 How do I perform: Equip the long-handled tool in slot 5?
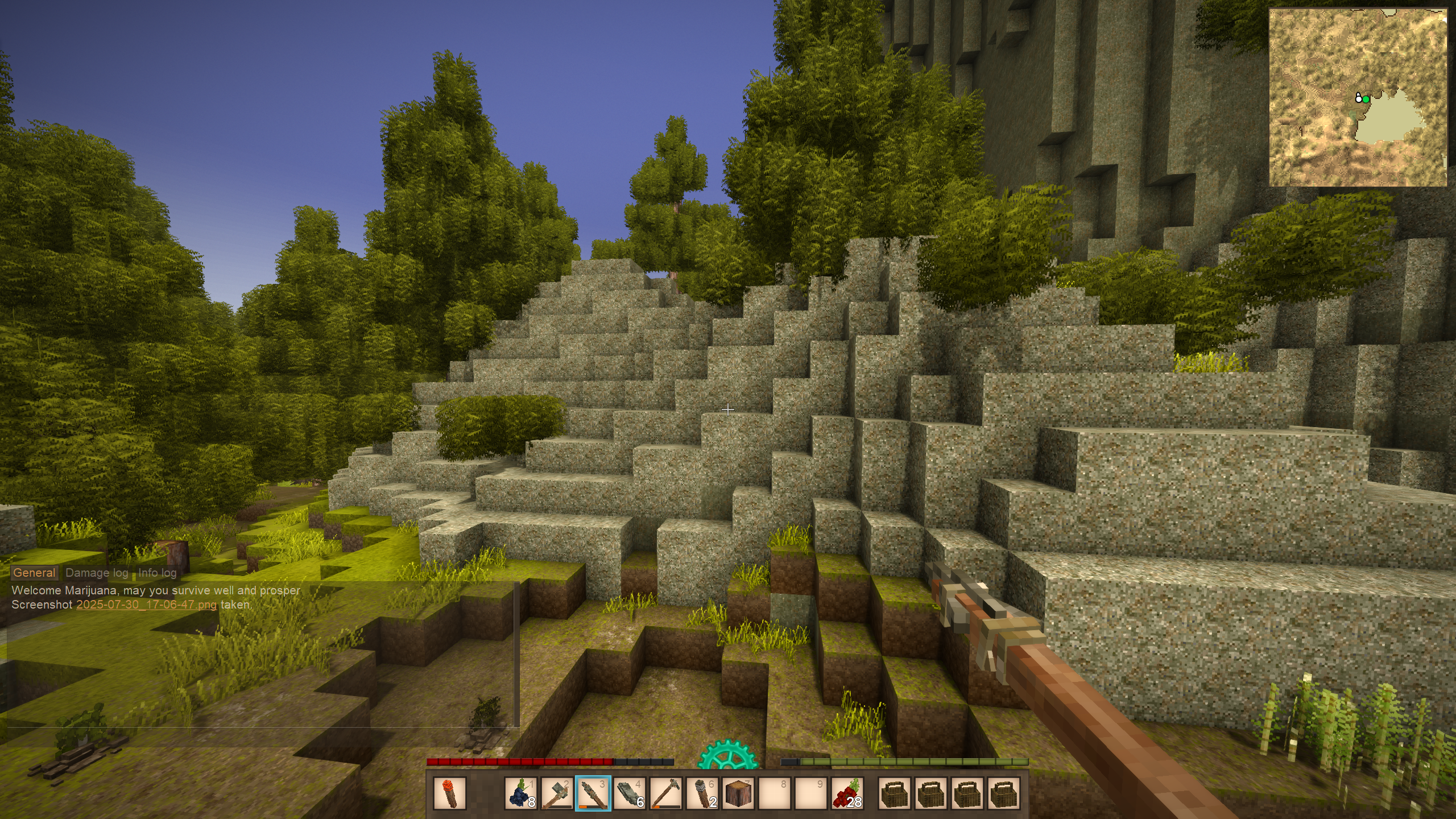click(x=666, y=793)
